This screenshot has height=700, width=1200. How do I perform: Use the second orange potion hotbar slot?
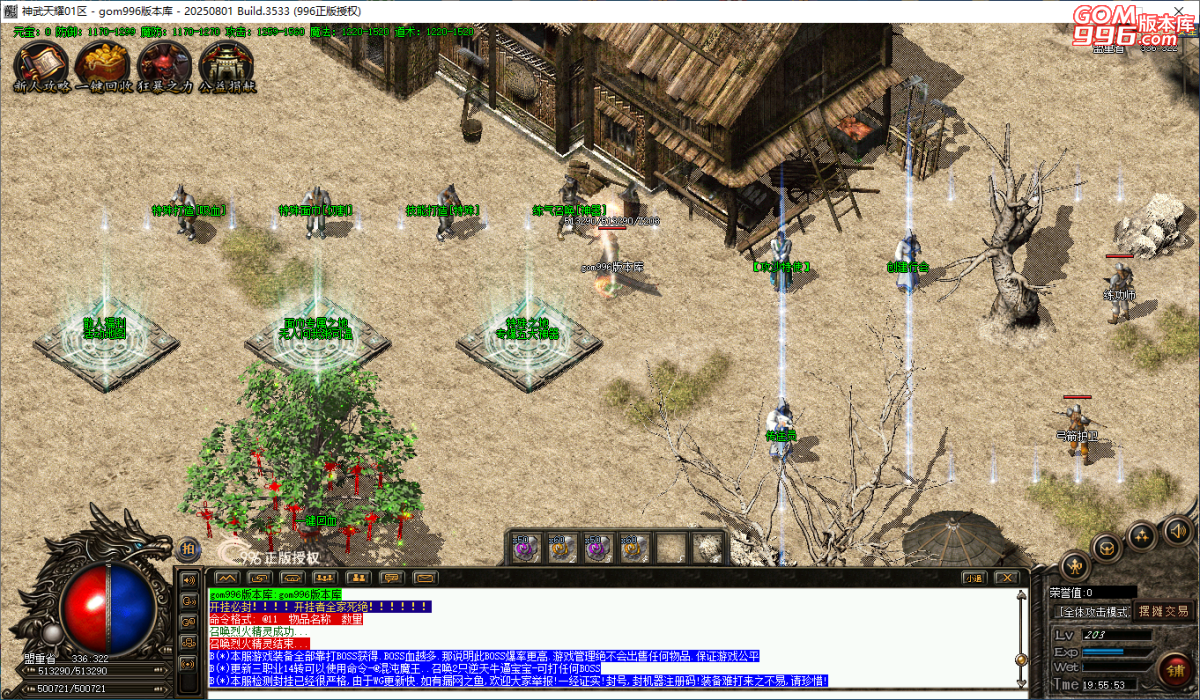[x=560, y=547]
